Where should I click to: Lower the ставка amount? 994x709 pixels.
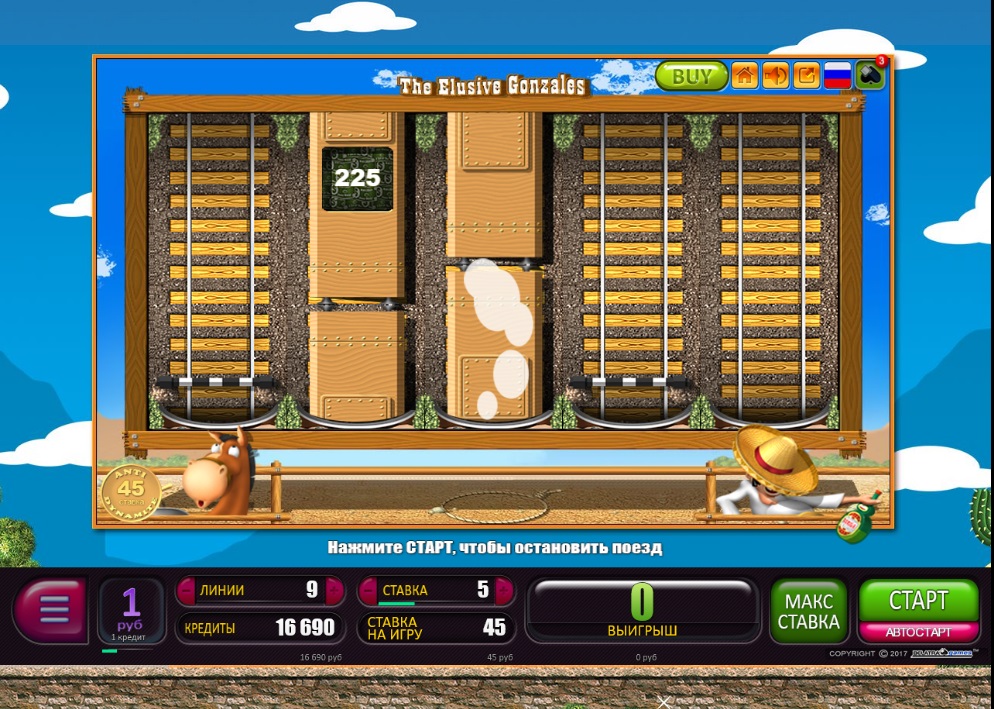click(x=367, y=590)
